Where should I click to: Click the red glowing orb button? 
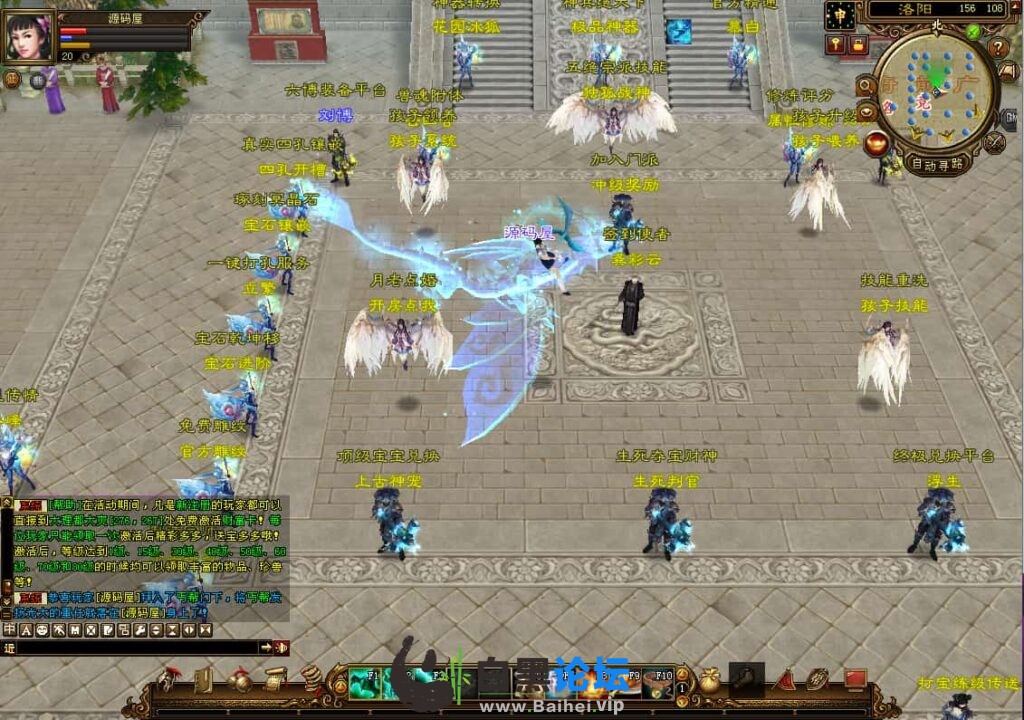pos(877,142)
